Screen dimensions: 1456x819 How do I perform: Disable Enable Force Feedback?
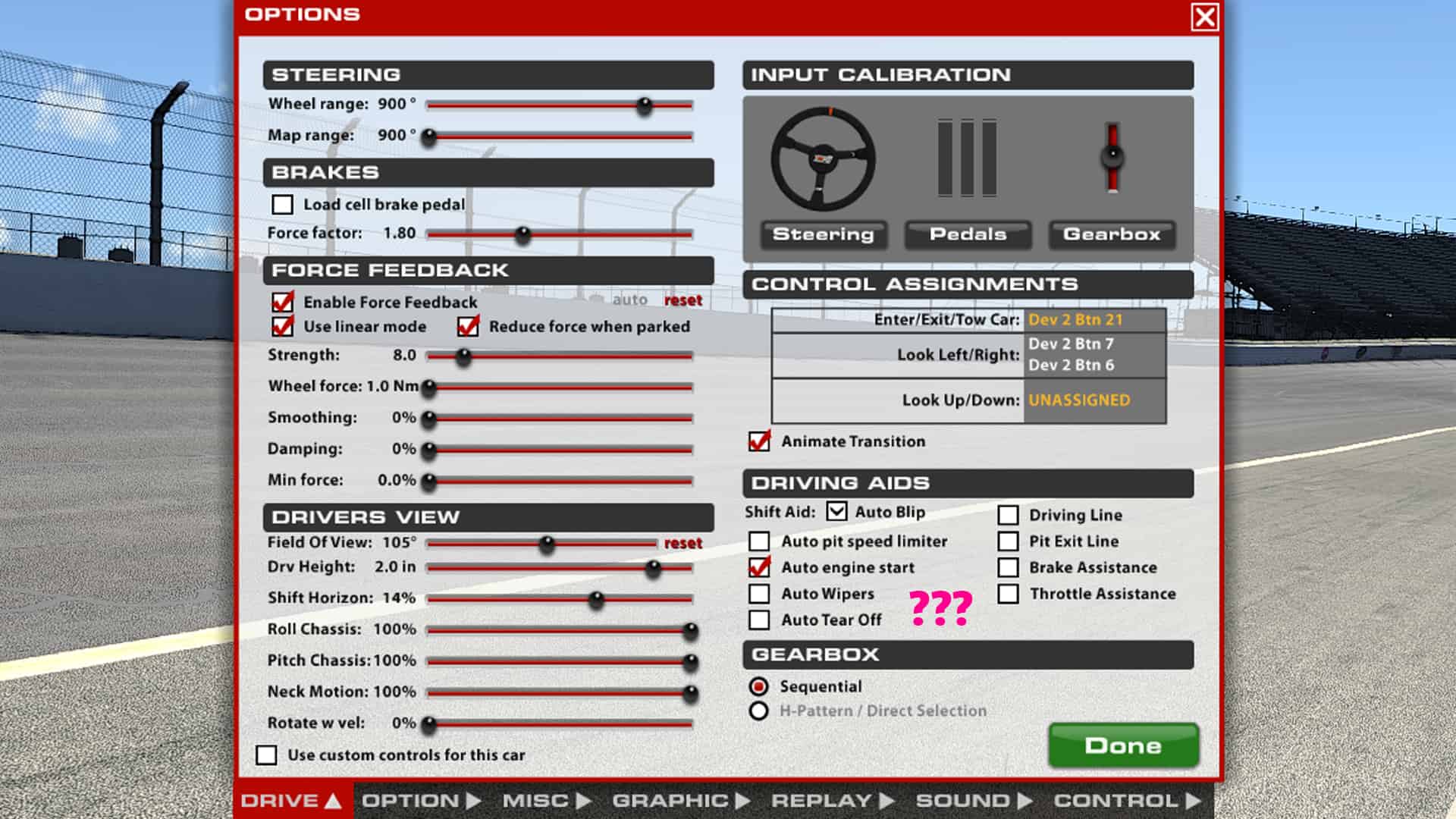(283, 301)
